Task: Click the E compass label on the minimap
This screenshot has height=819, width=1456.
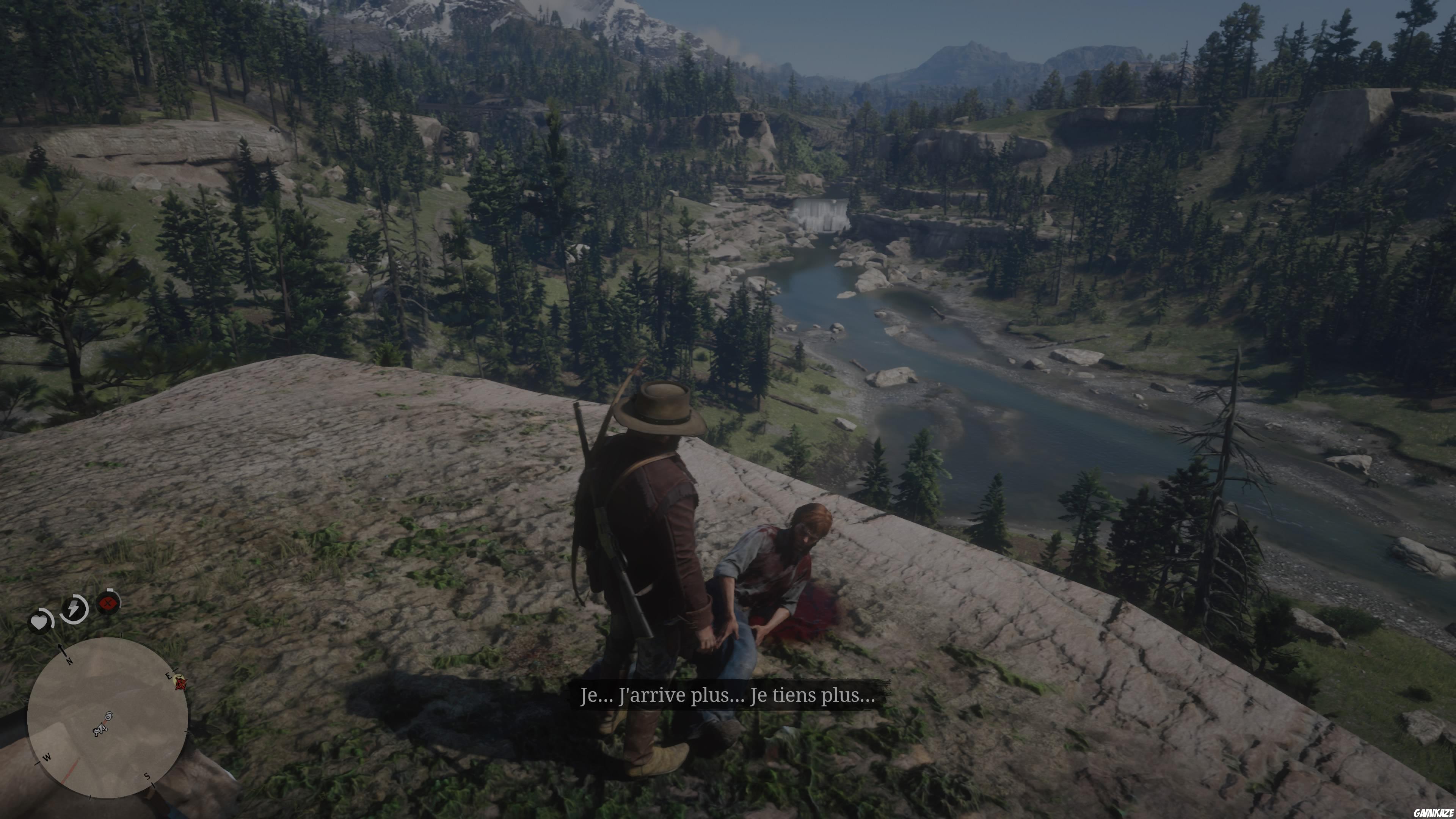Action: tap(168, 675)
